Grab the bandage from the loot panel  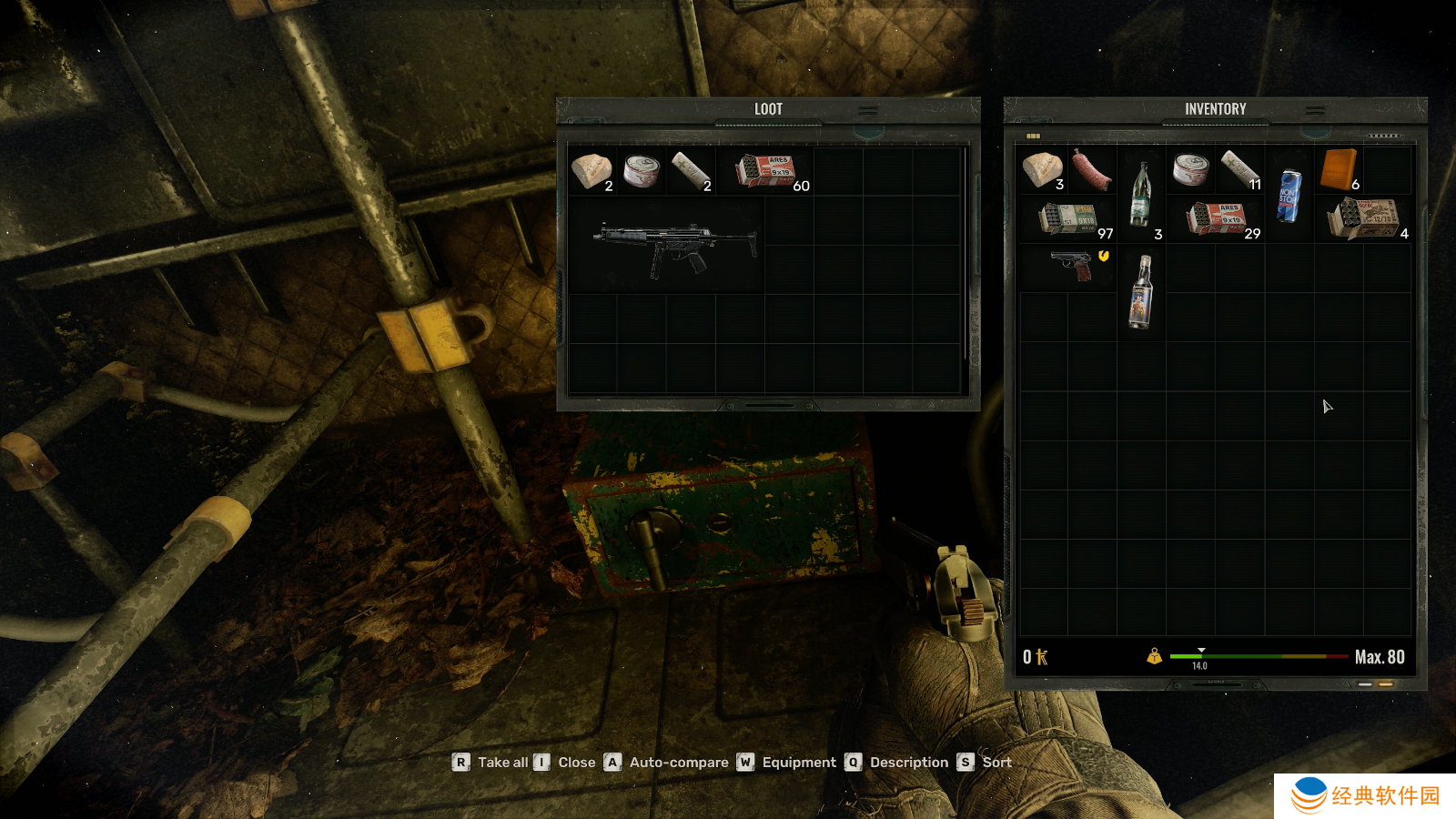(x=691, y=170)
